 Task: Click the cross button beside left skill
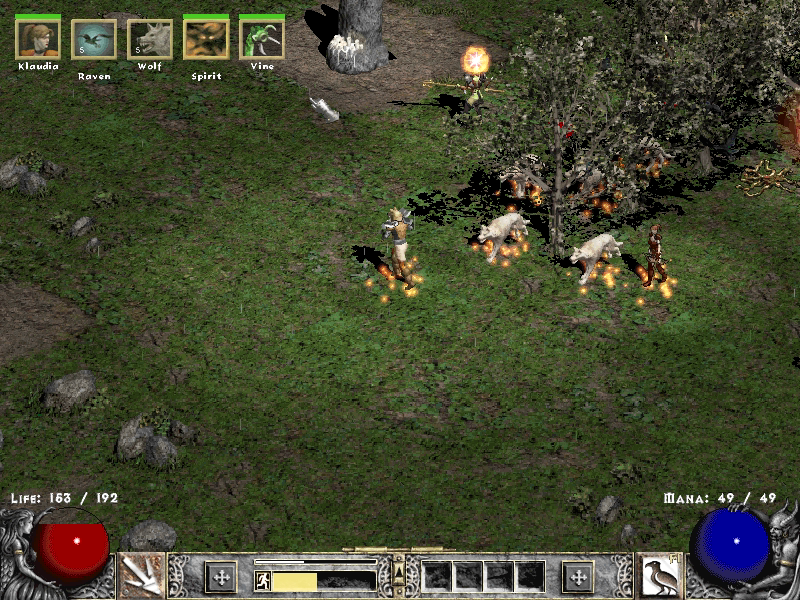220,576
